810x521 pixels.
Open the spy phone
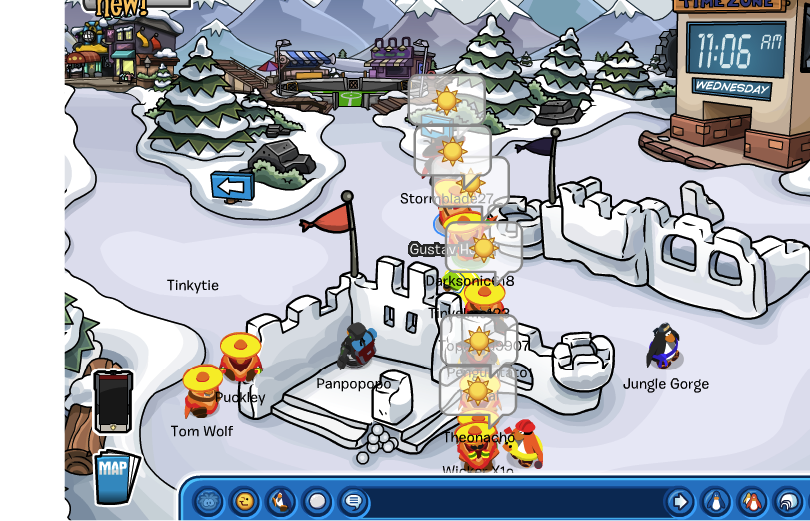(112, 400)
